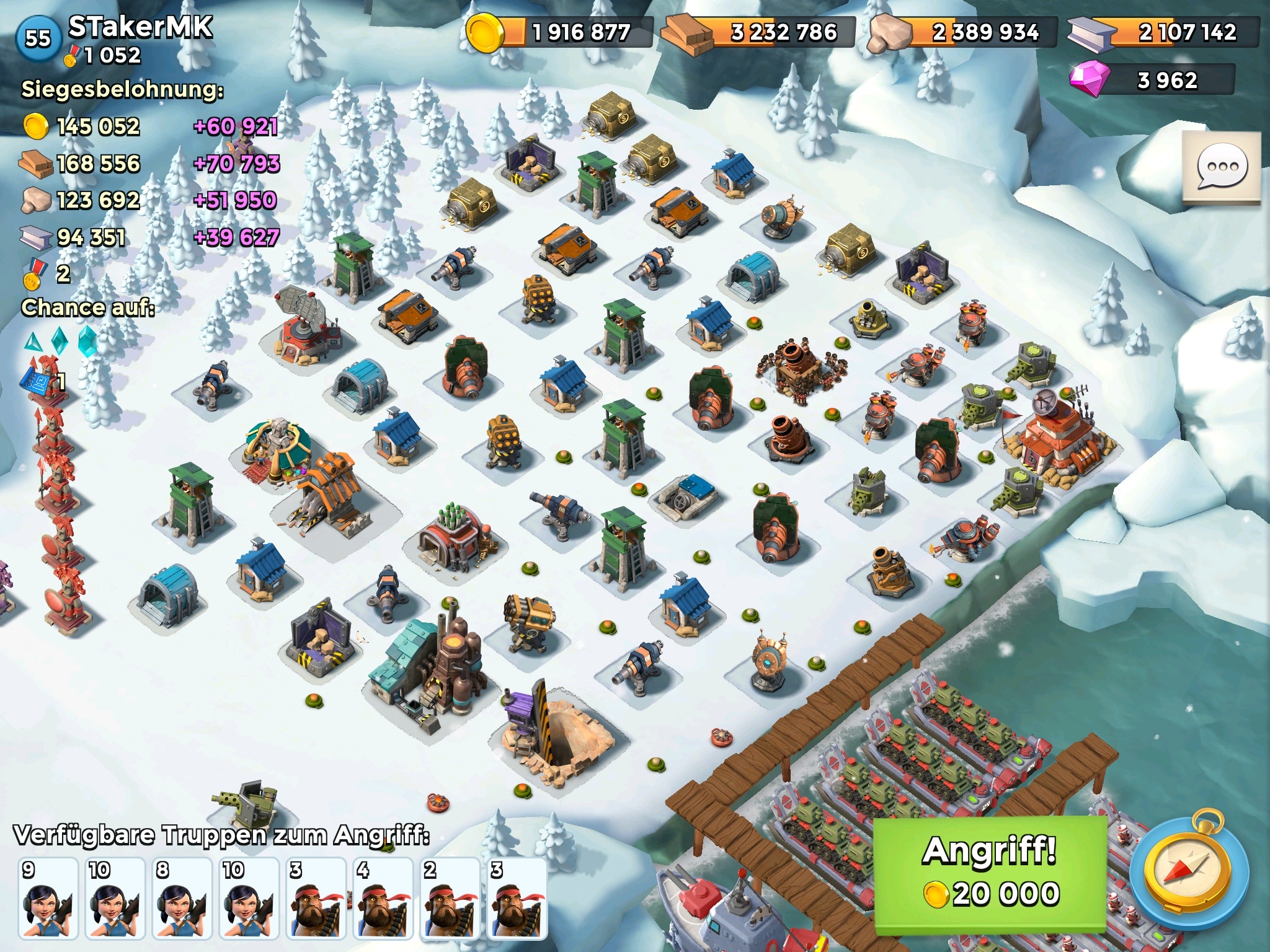The image size is (1270, 952).
Task: View STakerMK's level 55 player badge
Action: click(x=37, y=38)
